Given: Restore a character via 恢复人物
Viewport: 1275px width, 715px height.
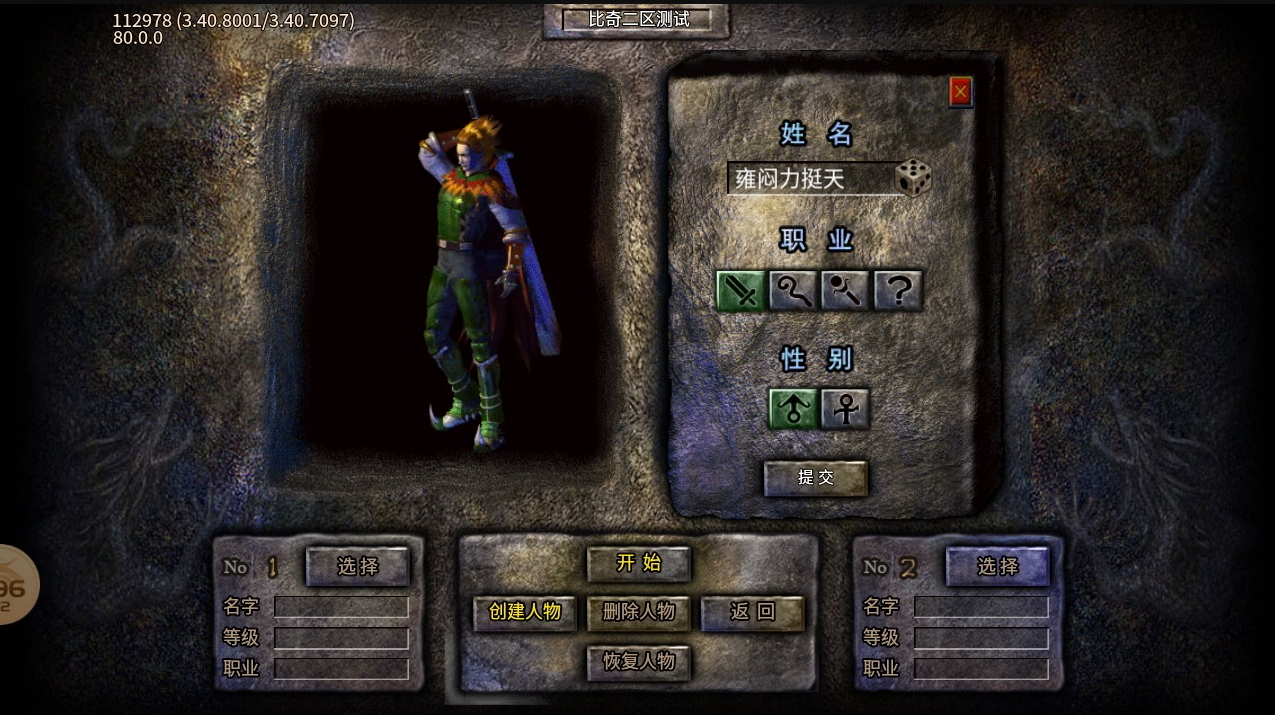Looking at the screenshot, I should tap(638, 662).
